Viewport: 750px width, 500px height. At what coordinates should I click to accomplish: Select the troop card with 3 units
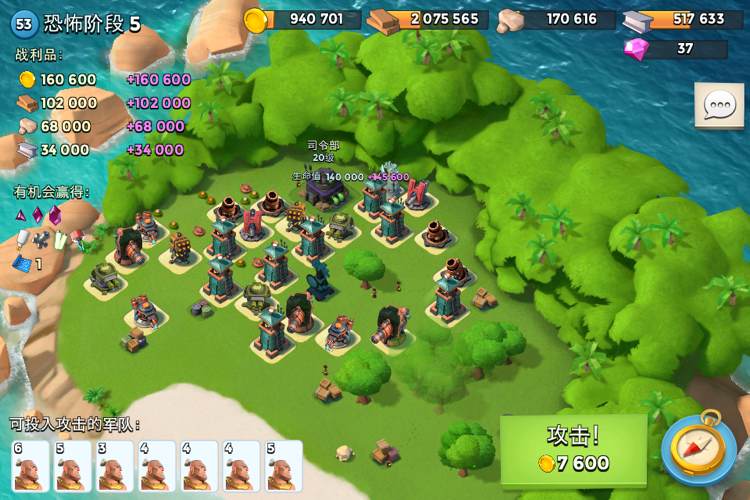tap(115, 466)
